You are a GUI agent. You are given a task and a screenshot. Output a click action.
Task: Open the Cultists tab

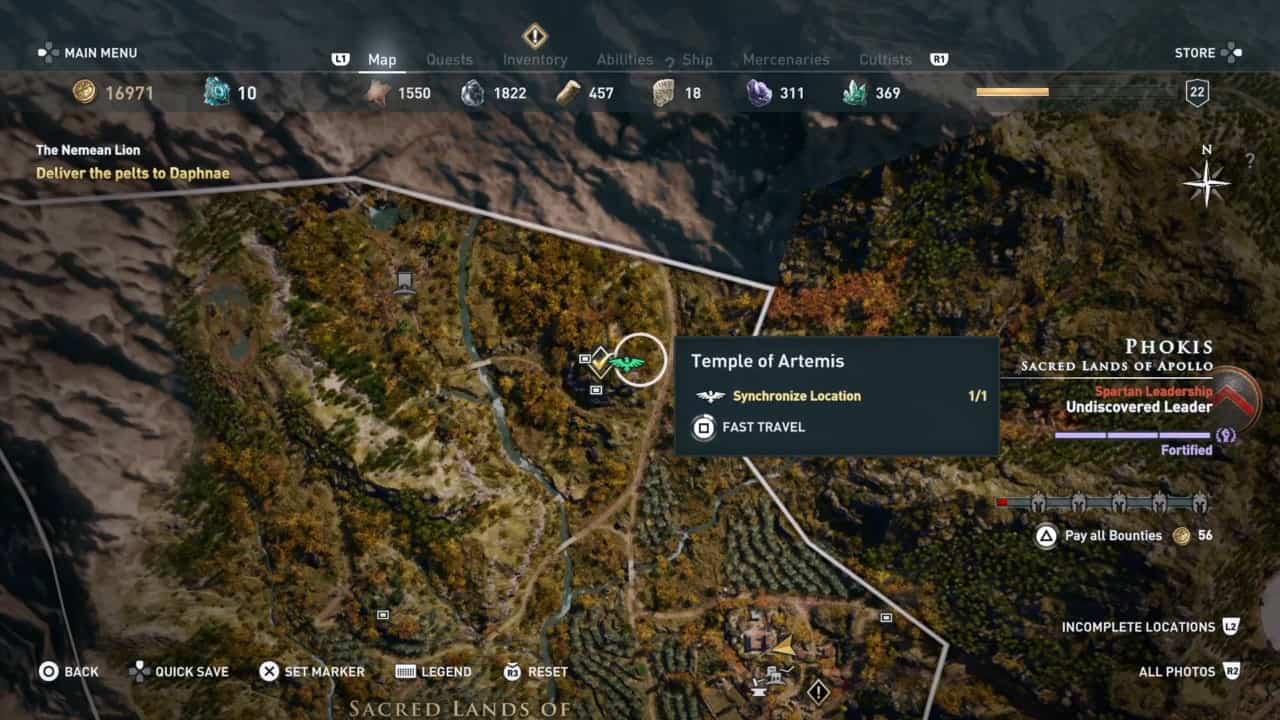click(885, 60)
